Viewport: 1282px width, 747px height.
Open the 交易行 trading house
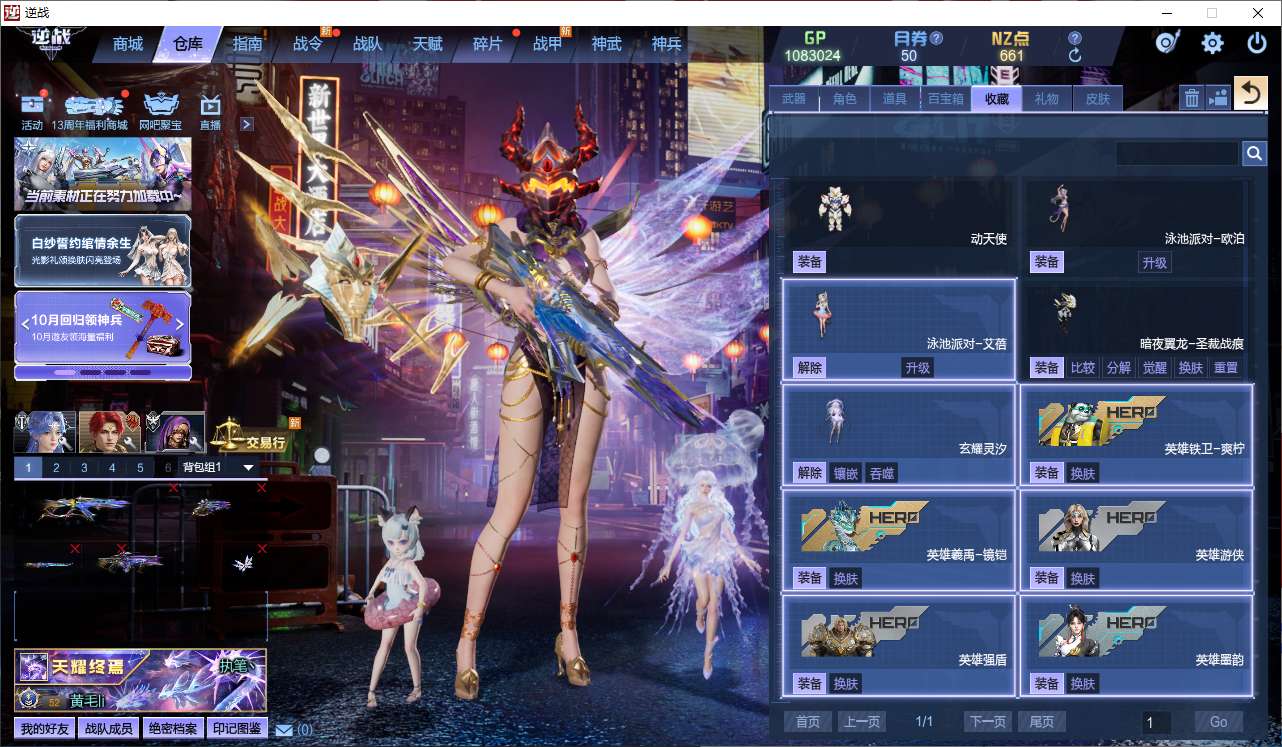click(265, 441)
